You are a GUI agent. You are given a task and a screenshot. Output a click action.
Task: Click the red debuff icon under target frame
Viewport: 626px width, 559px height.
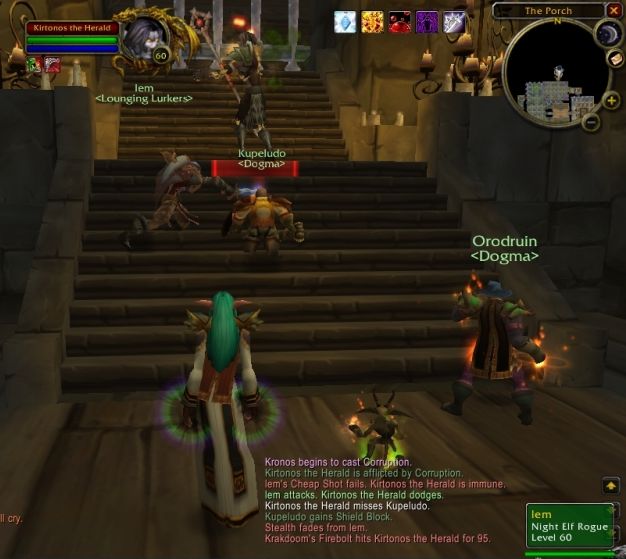point(51,66)
